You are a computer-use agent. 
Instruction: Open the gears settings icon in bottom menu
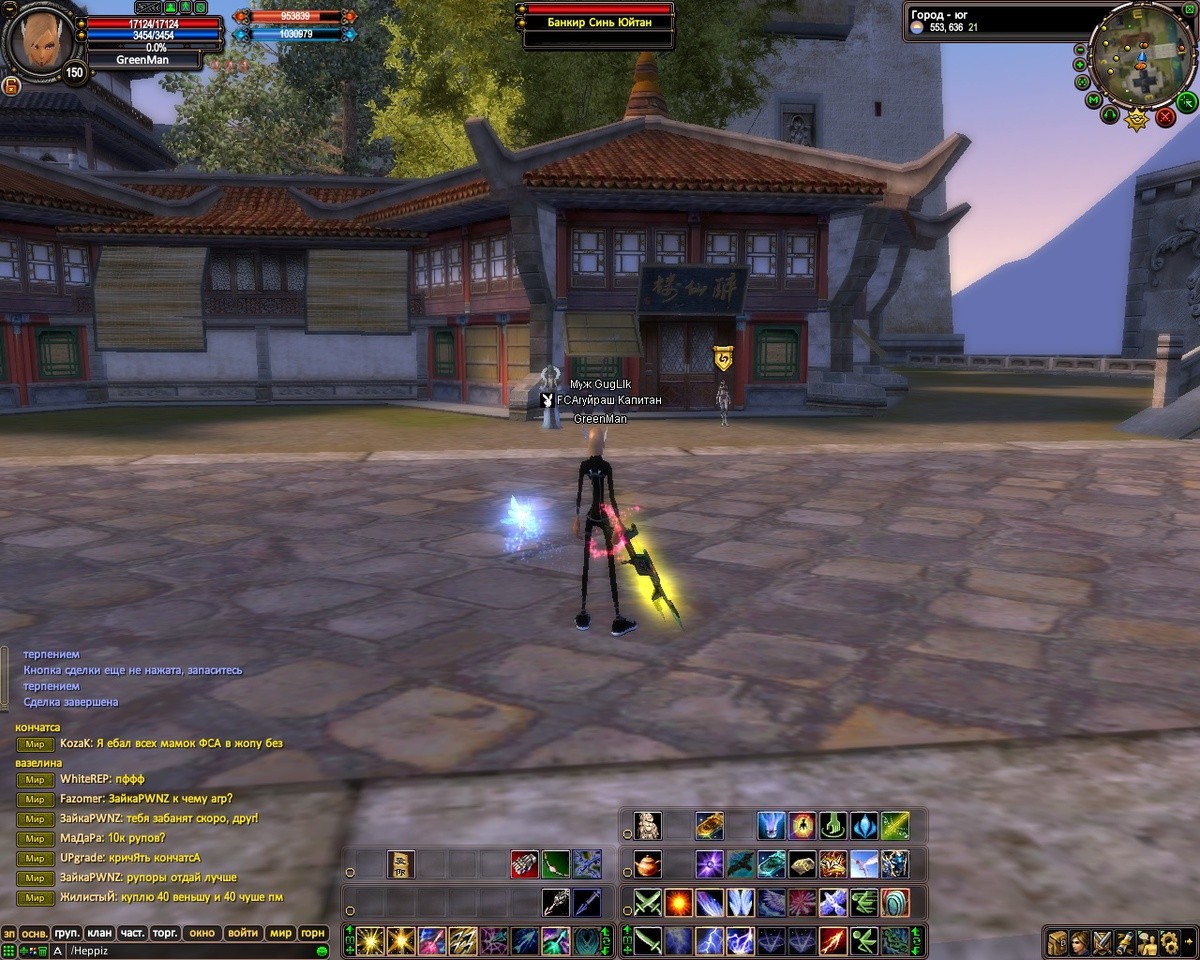(1168, 942)
